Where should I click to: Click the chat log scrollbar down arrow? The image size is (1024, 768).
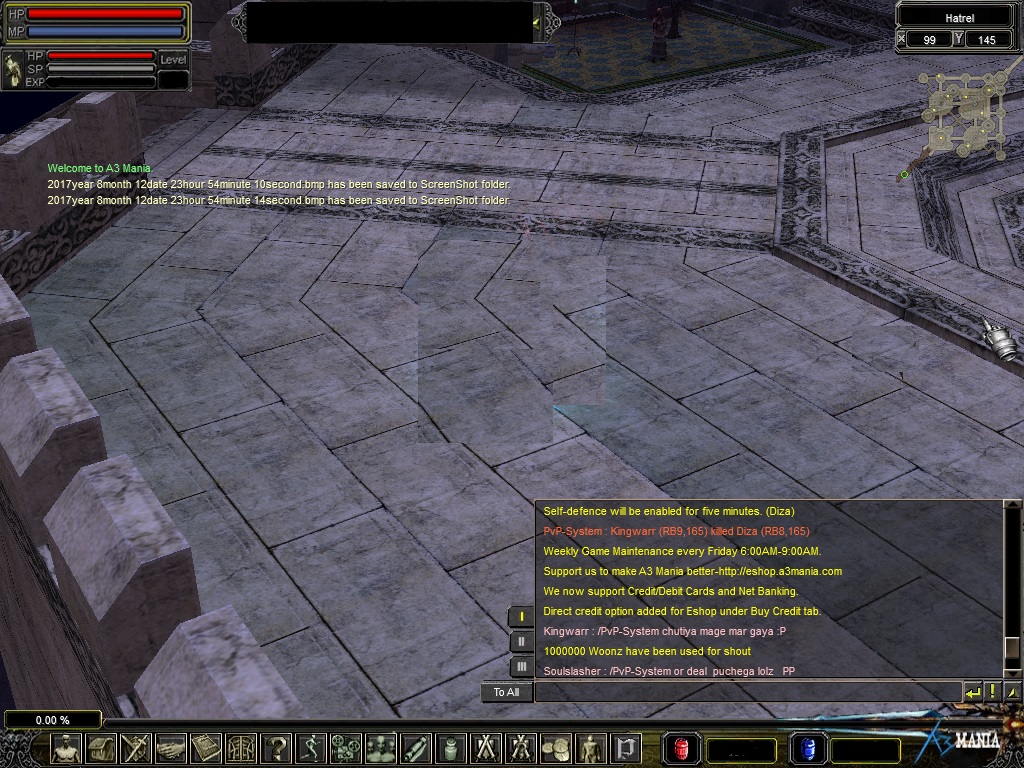tap(1012, 671)
